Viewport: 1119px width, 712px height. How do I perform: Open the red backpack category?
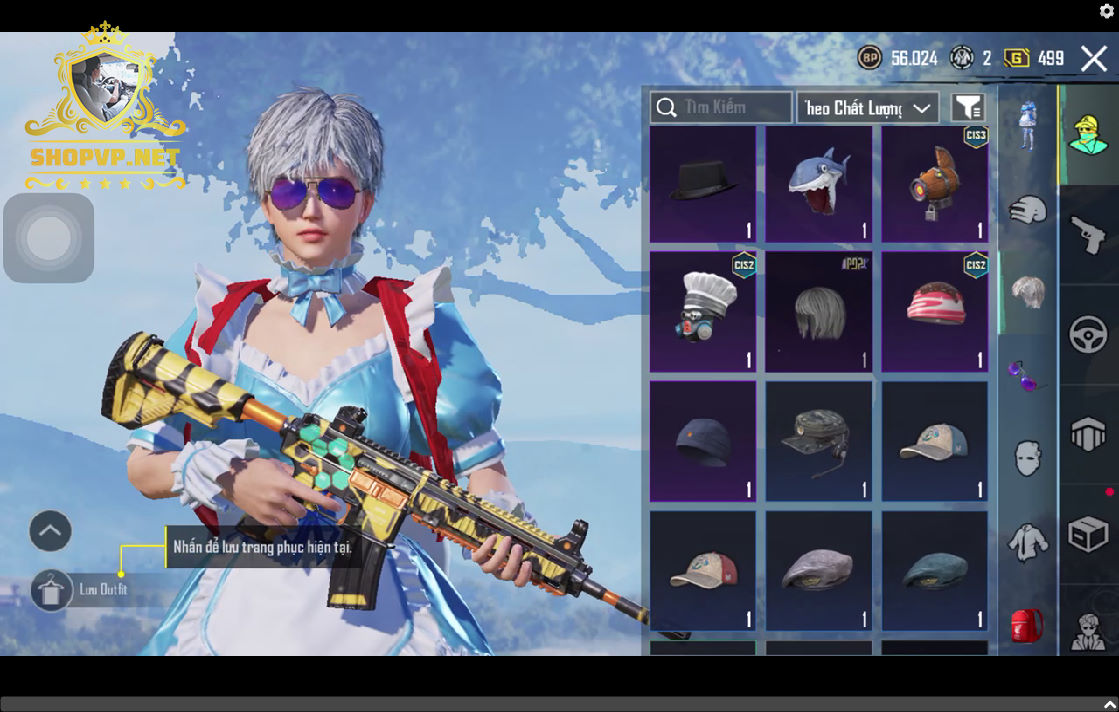(x=1028, y=625)
